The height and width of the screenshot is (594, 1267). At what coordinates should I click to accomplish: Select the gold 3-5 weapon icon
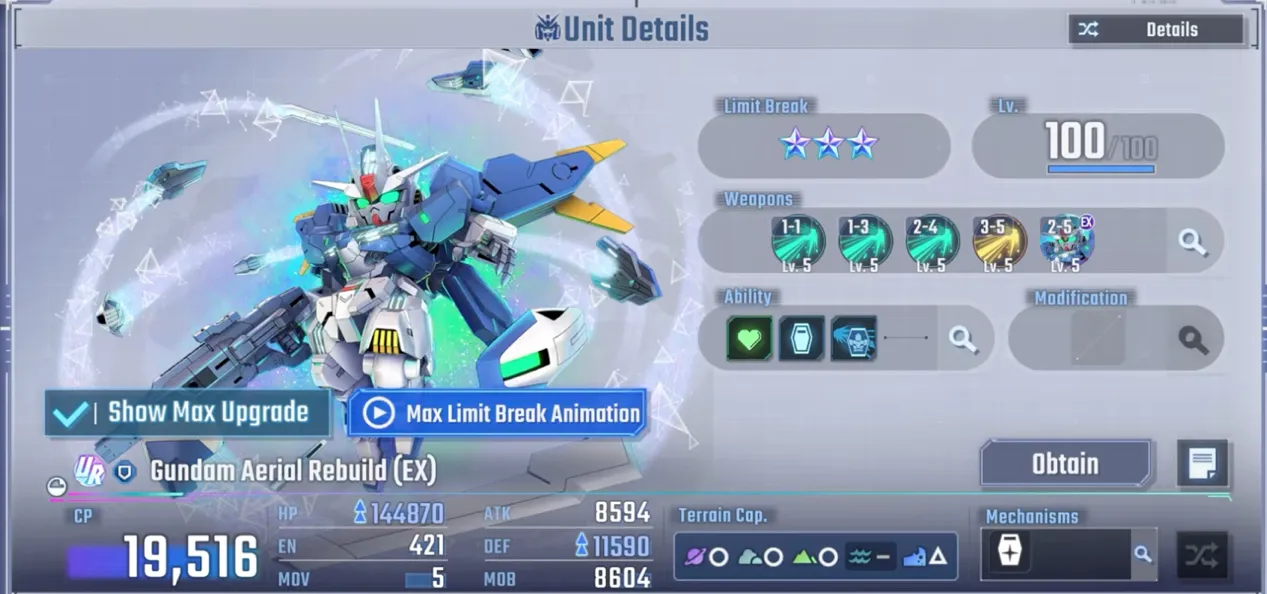coord(999,241)
